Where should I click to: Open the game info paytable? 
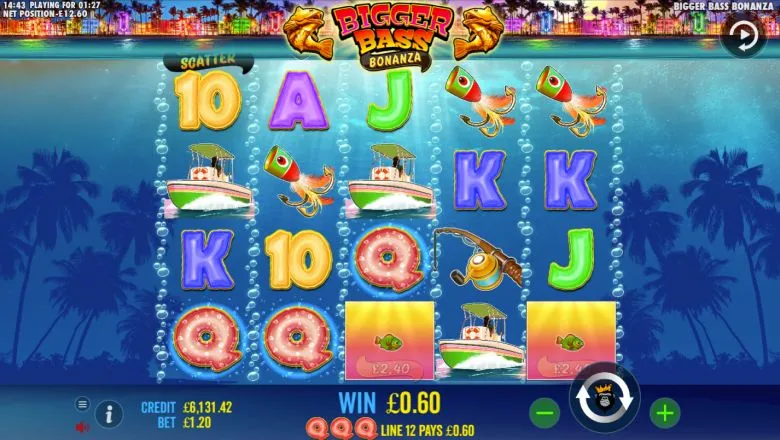(x=109, y=413)
